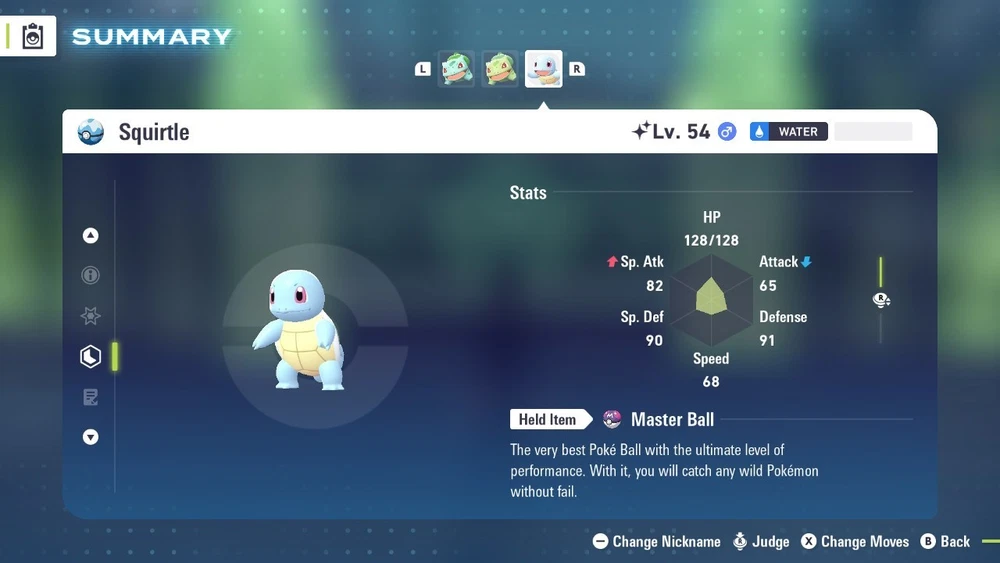Viewport: 1000px width, 563px height.
Task: Click the down arrow below the page tabs
Action: click(91, 437)
